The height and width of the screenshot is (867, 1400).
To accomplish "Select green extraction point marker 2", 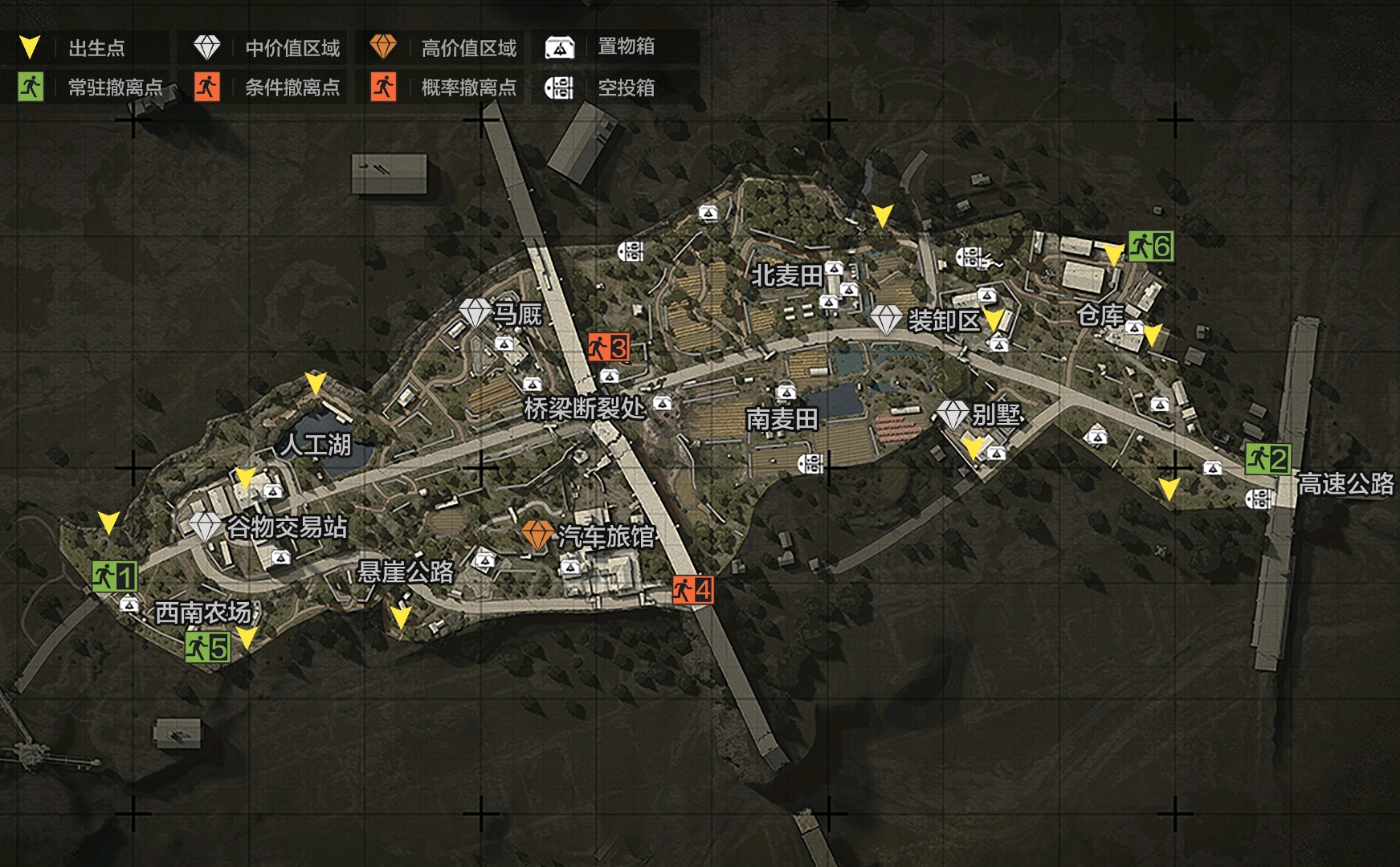I will coord(1267,459).
